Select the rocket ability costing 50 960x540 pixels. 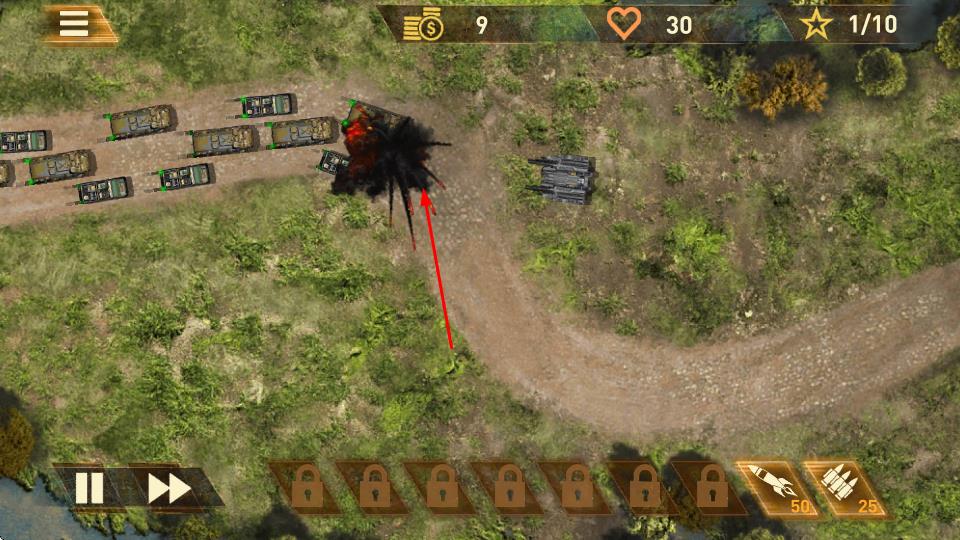click(x=774, y=486)
